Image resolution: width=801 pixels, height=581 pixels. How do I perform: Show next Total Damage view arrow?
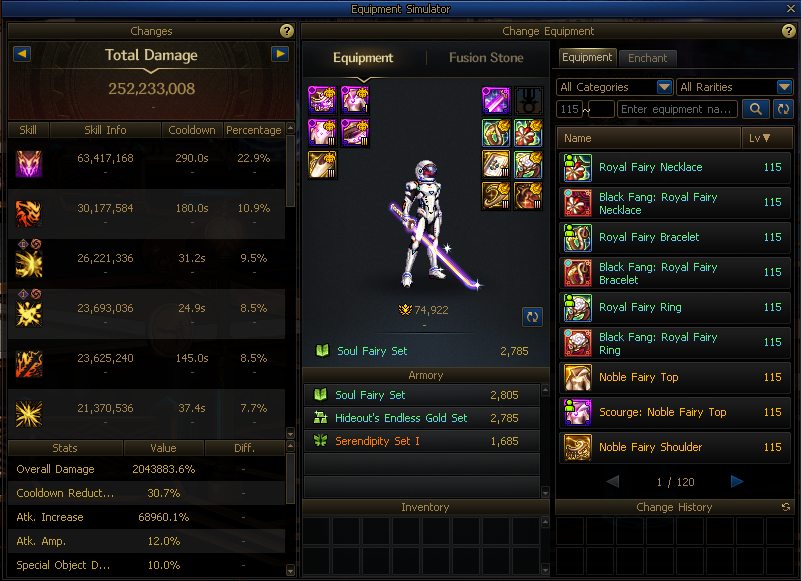(x=280, y=54)
